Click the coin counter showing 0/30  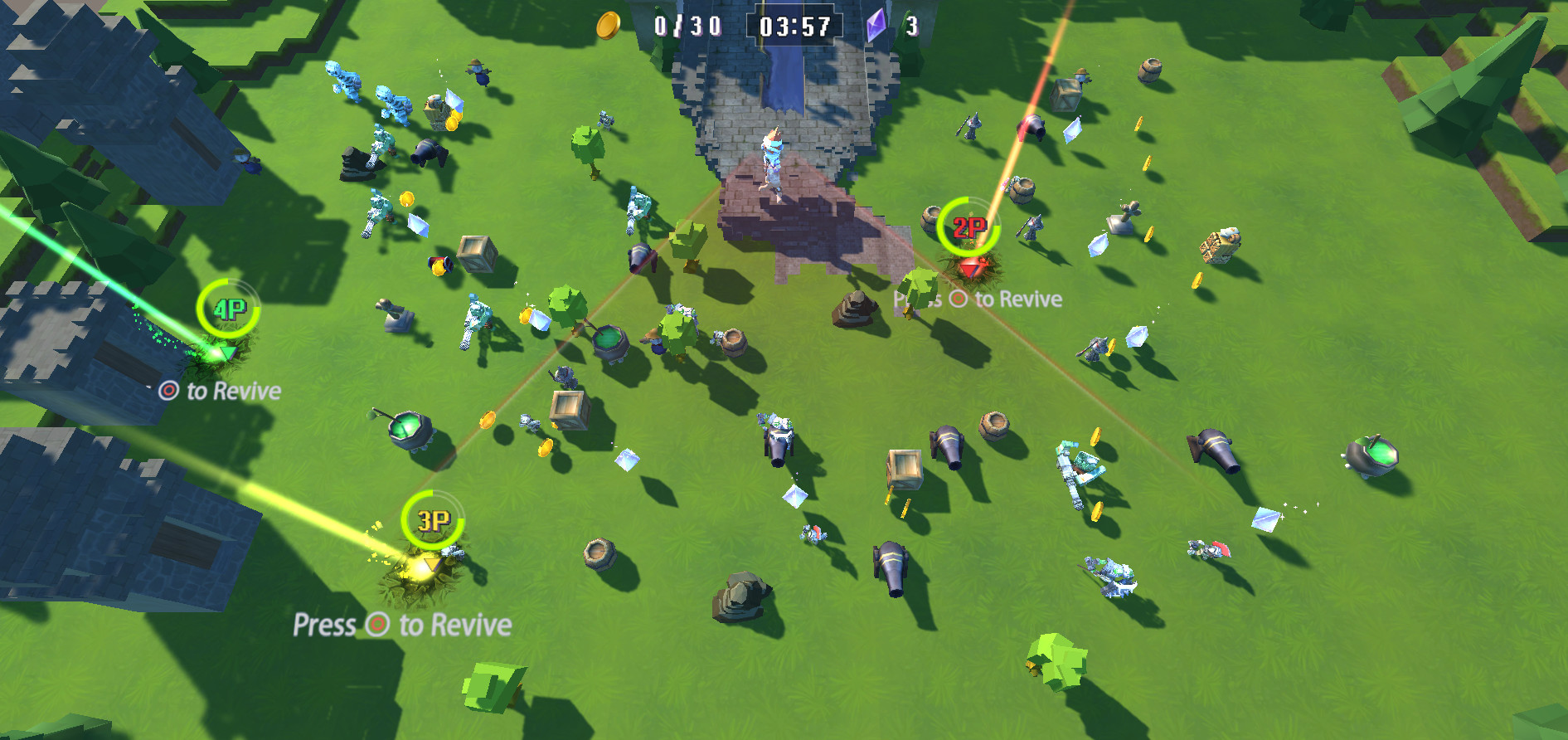coord(687,26)
